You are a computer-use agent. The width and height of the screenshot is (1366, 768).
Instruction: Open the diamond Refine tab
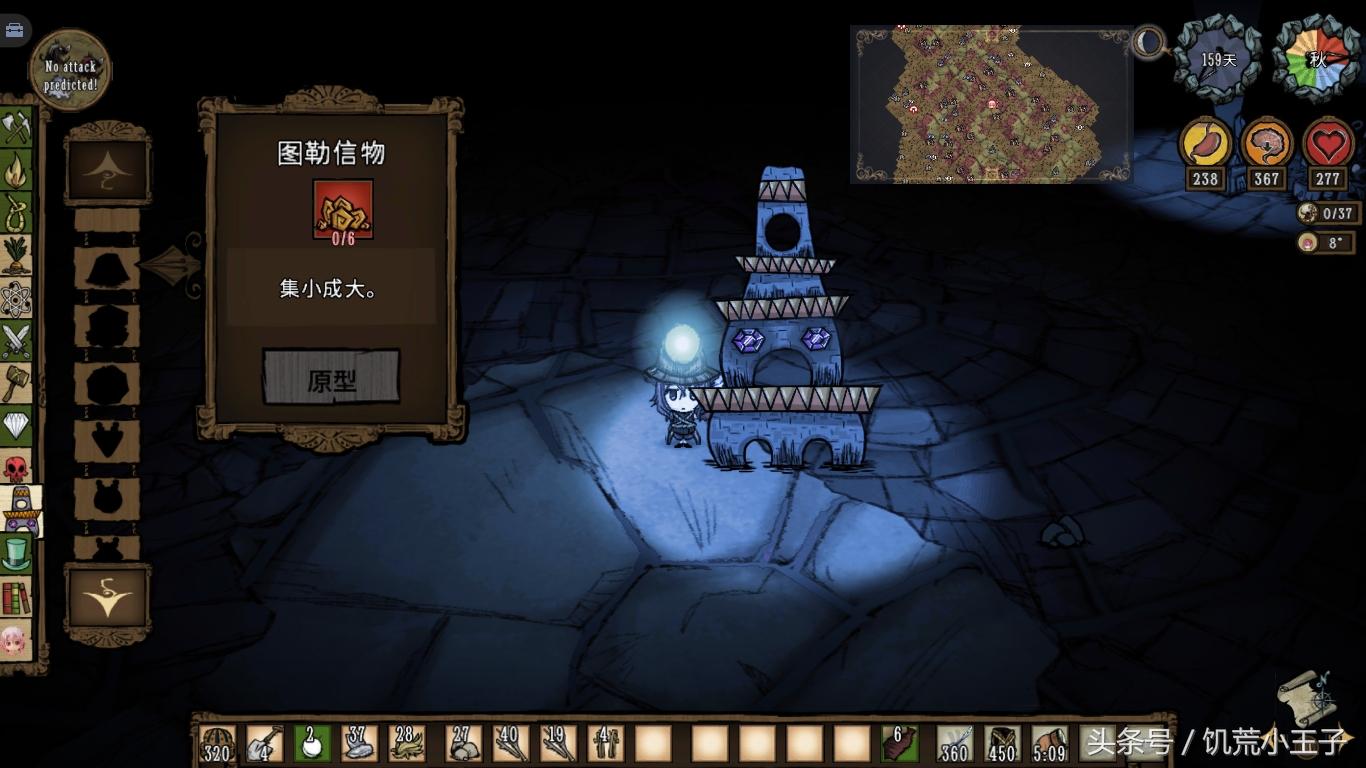(x=16, y=427)
